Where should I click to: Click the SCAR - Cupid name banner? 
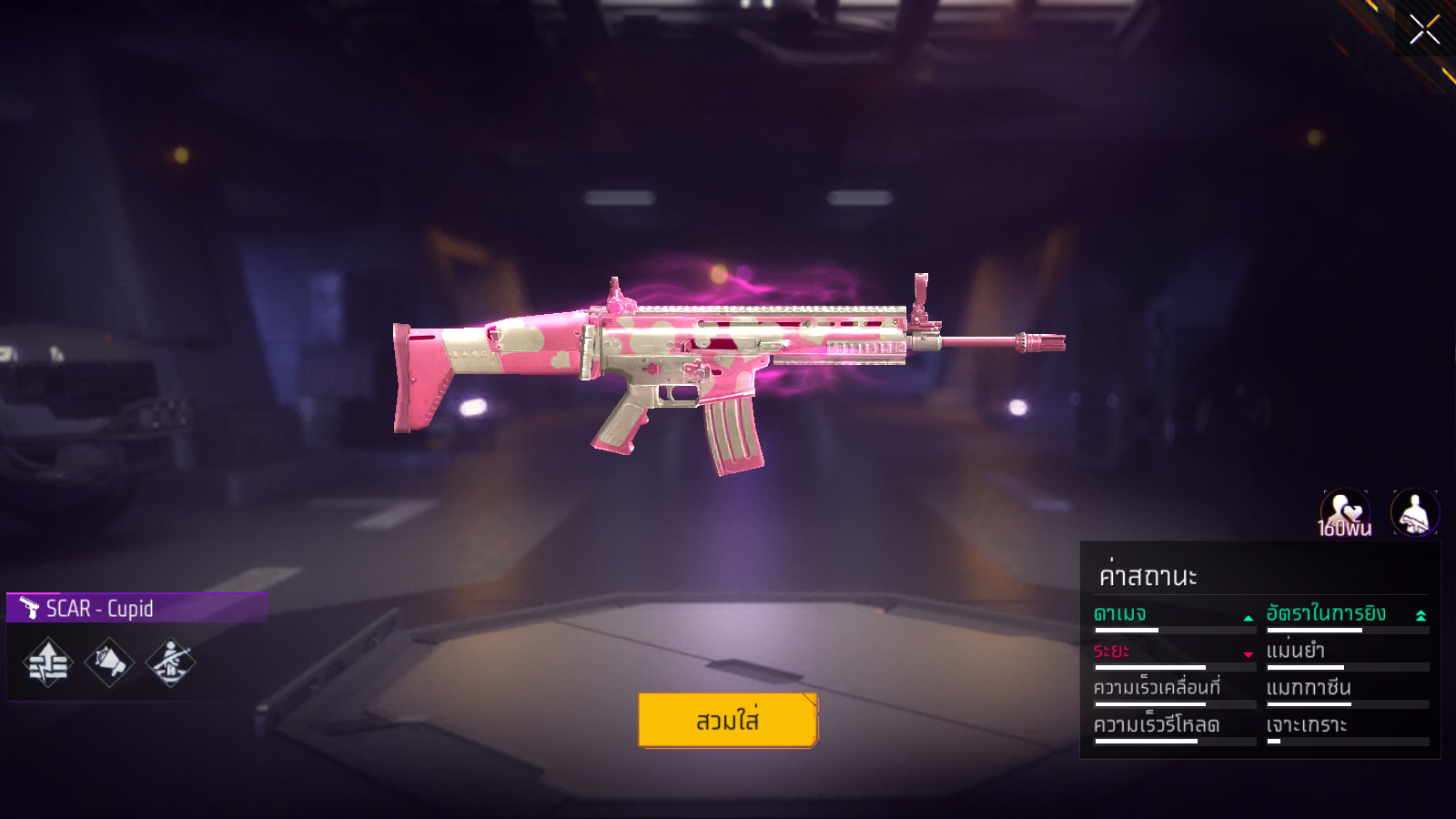pos(136,608)
